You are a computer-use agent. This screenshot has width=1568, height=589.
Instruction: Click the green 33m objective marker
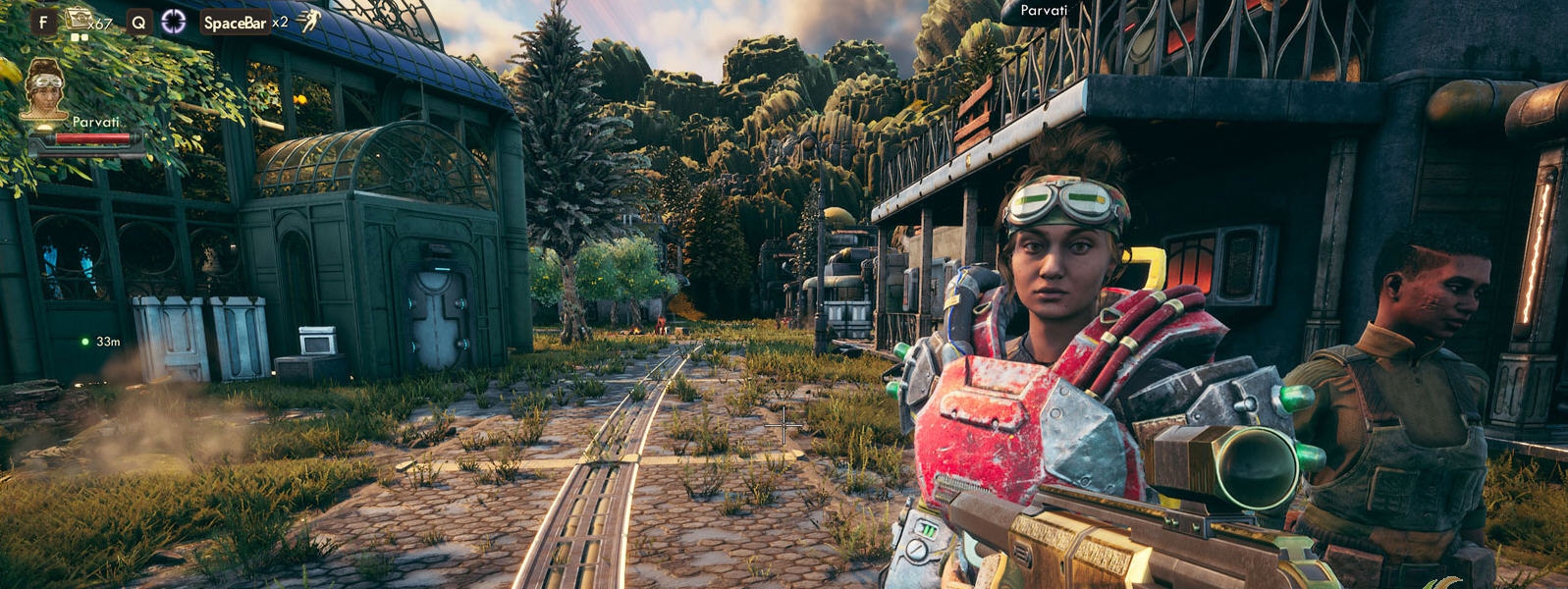[x=86, y=342]
